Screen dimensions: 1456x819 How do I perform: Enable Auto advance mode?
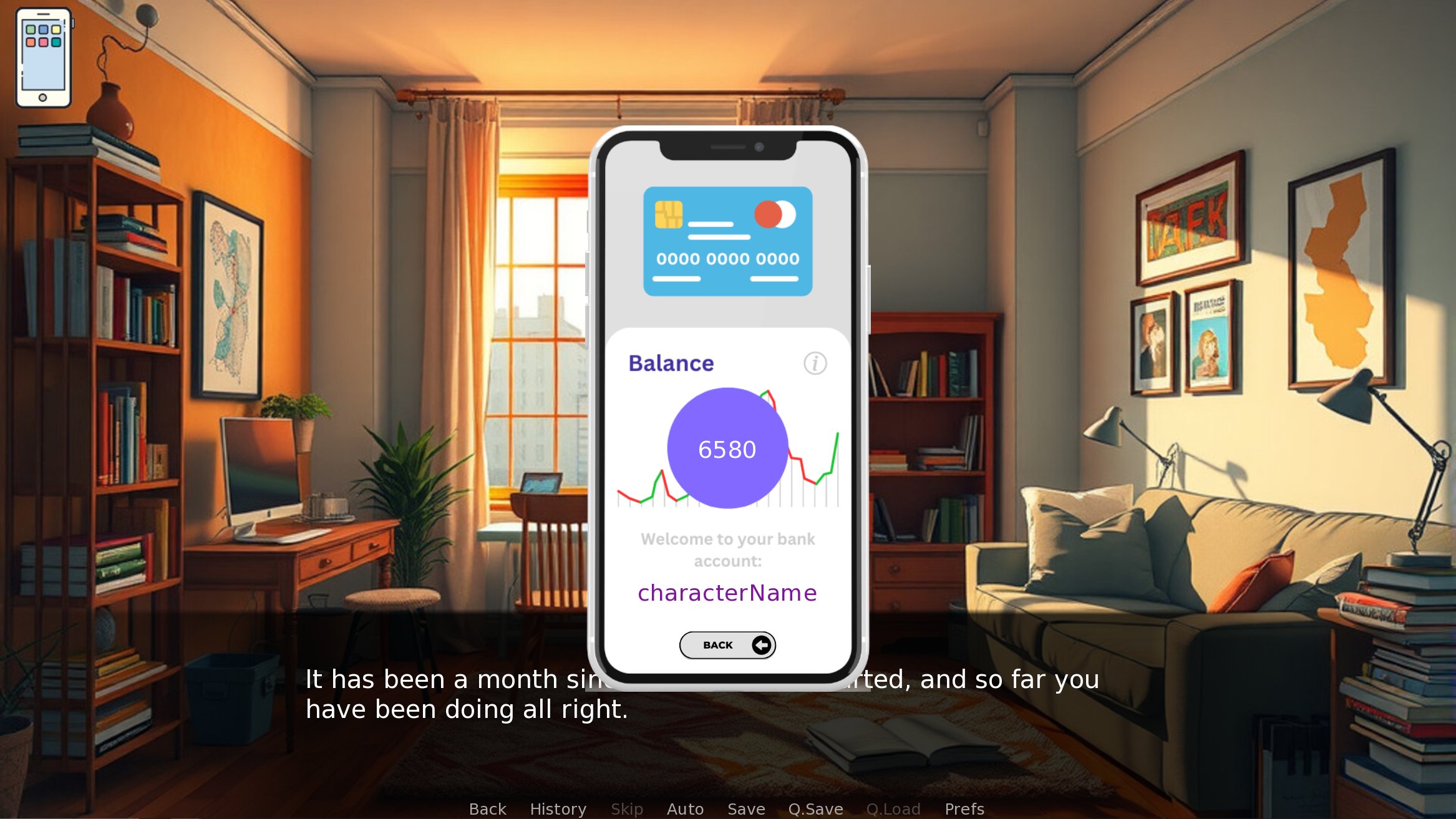685,809
